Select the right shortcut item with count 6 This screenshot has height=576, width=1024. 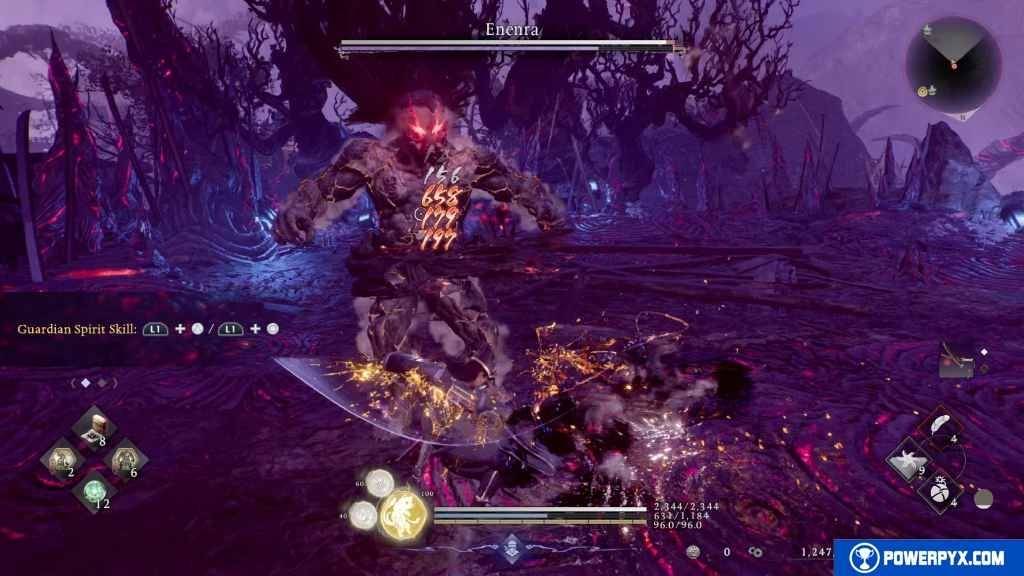126,460
